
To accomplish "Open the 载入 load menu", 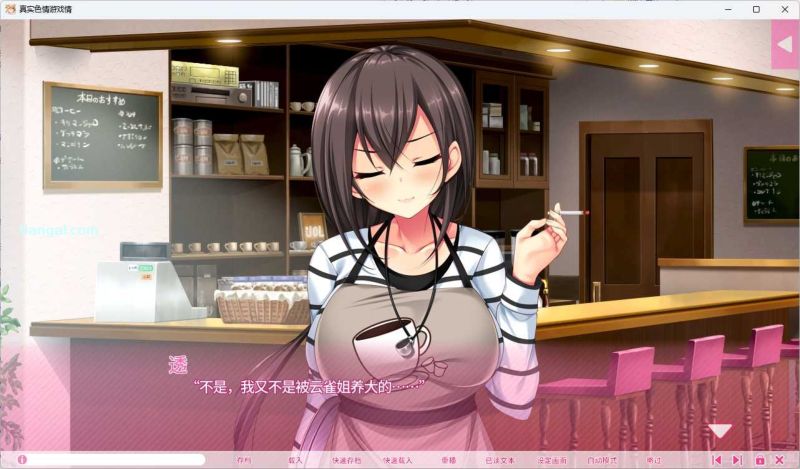I will [295, 460].
